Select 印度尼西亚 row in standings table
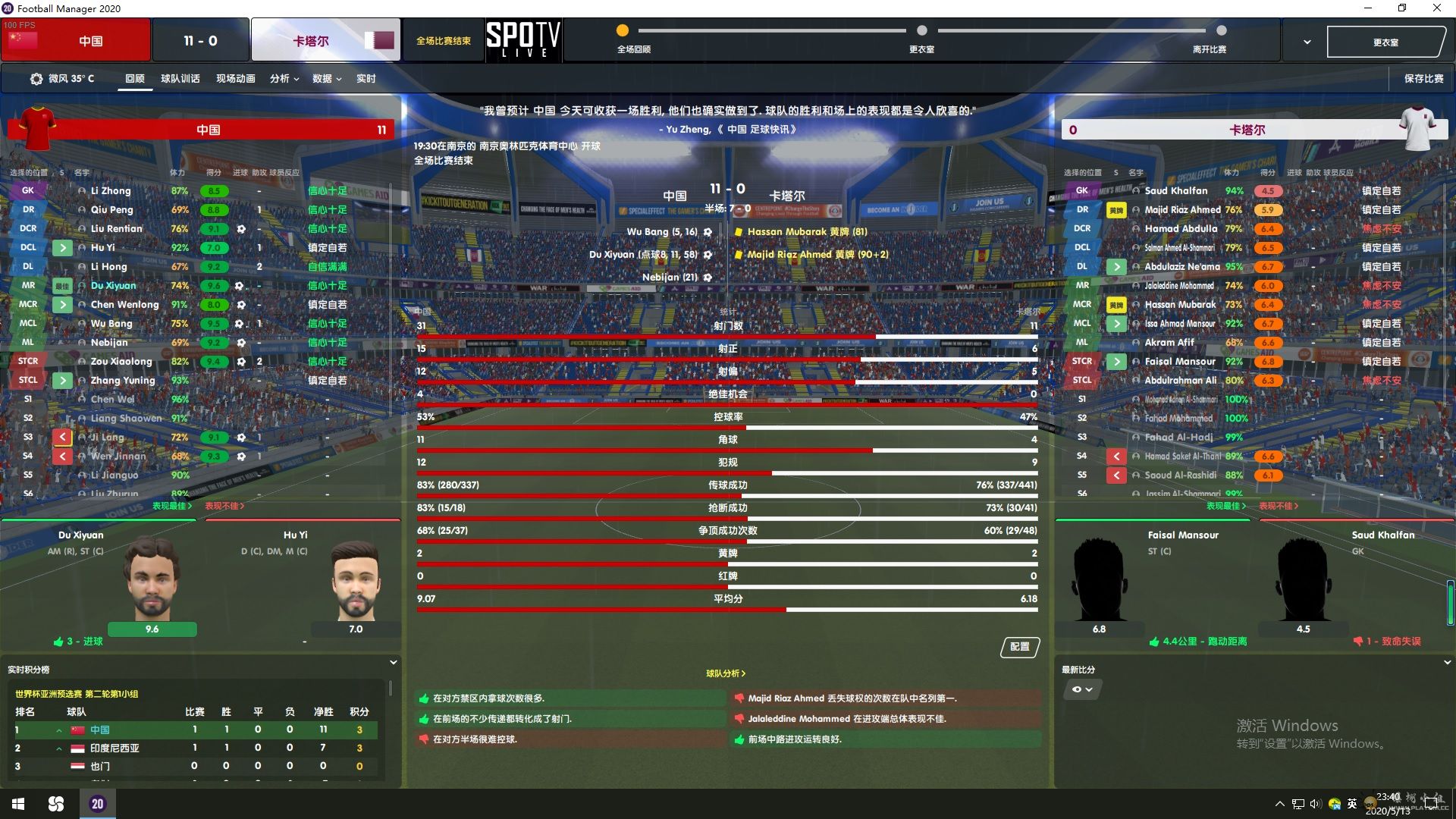Screen dimensions: 1456x819 coord(115,748)
